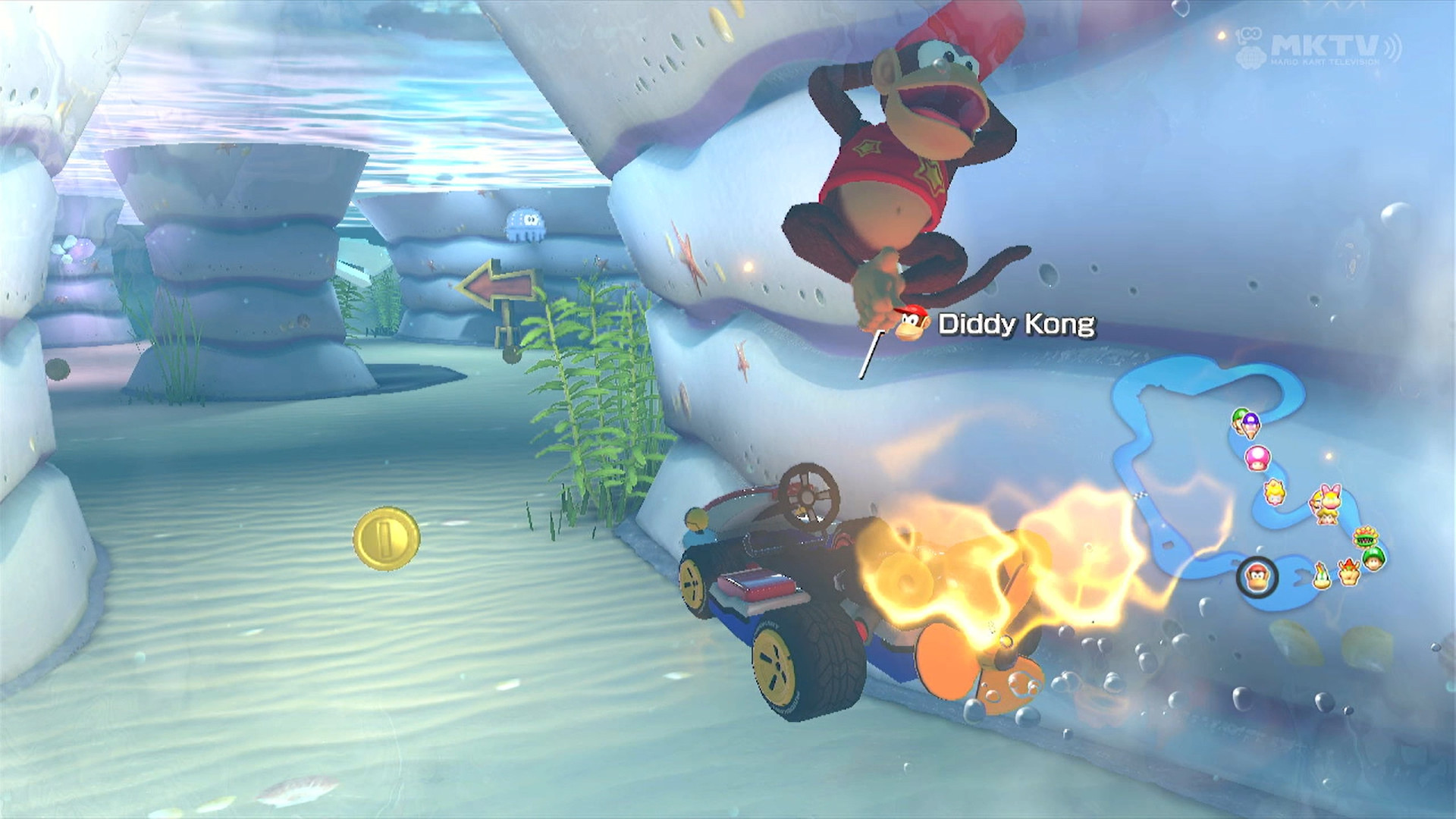Click the Piranha Plant icon on the minimap

1365,537
